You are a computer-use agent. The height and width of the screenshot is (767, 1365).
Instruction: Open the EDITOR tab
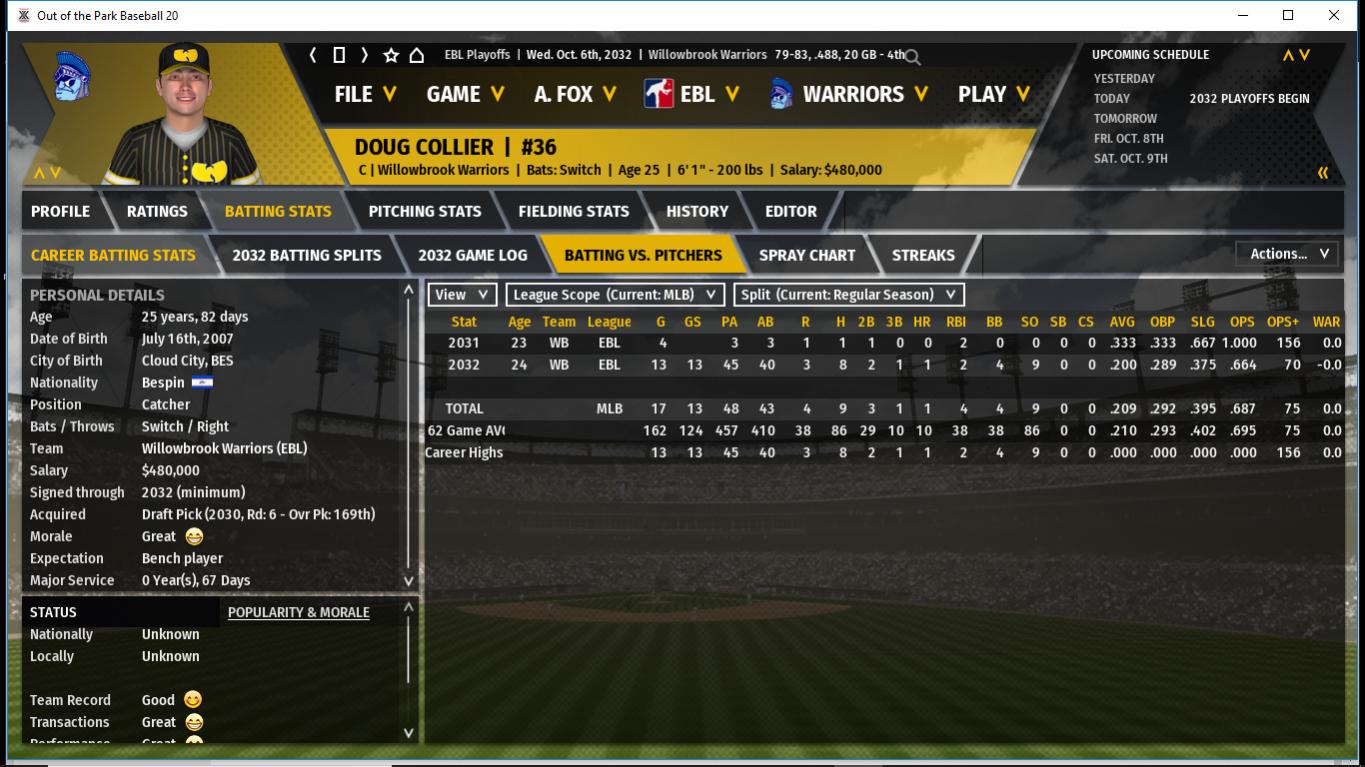click(791, 211)
